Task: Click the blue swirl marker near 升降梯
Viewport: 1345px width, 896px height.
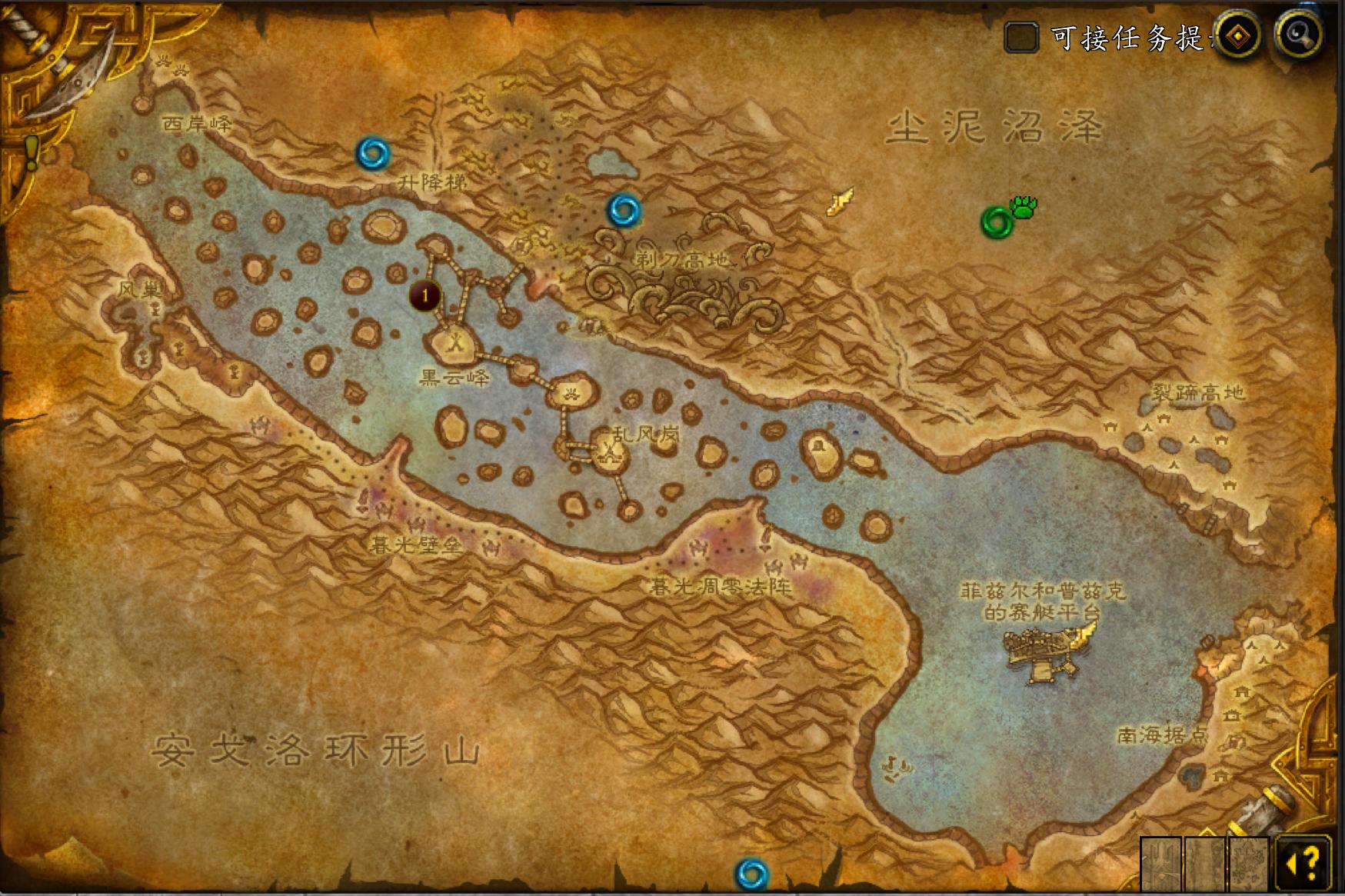Action: [x=373, y=153]
